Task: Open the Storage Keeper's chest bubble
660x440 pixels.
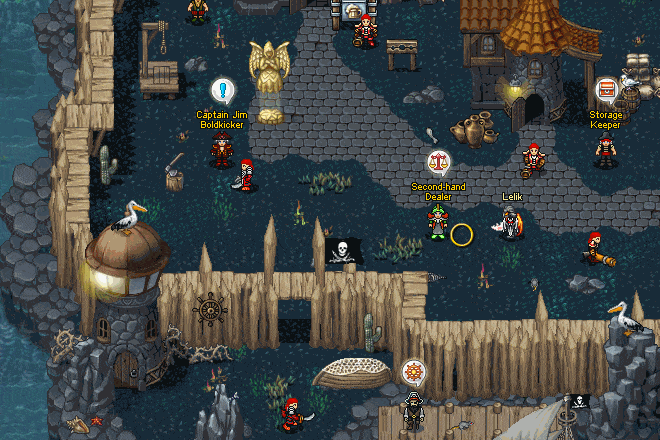Action: coord(606,91)
